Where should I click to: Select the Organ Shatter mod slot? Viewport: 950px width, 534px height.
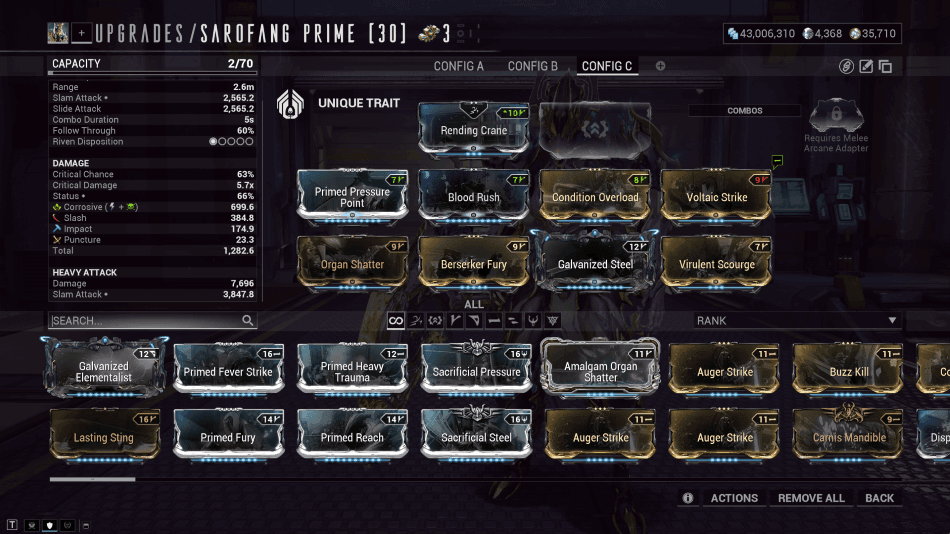[352, 264]
